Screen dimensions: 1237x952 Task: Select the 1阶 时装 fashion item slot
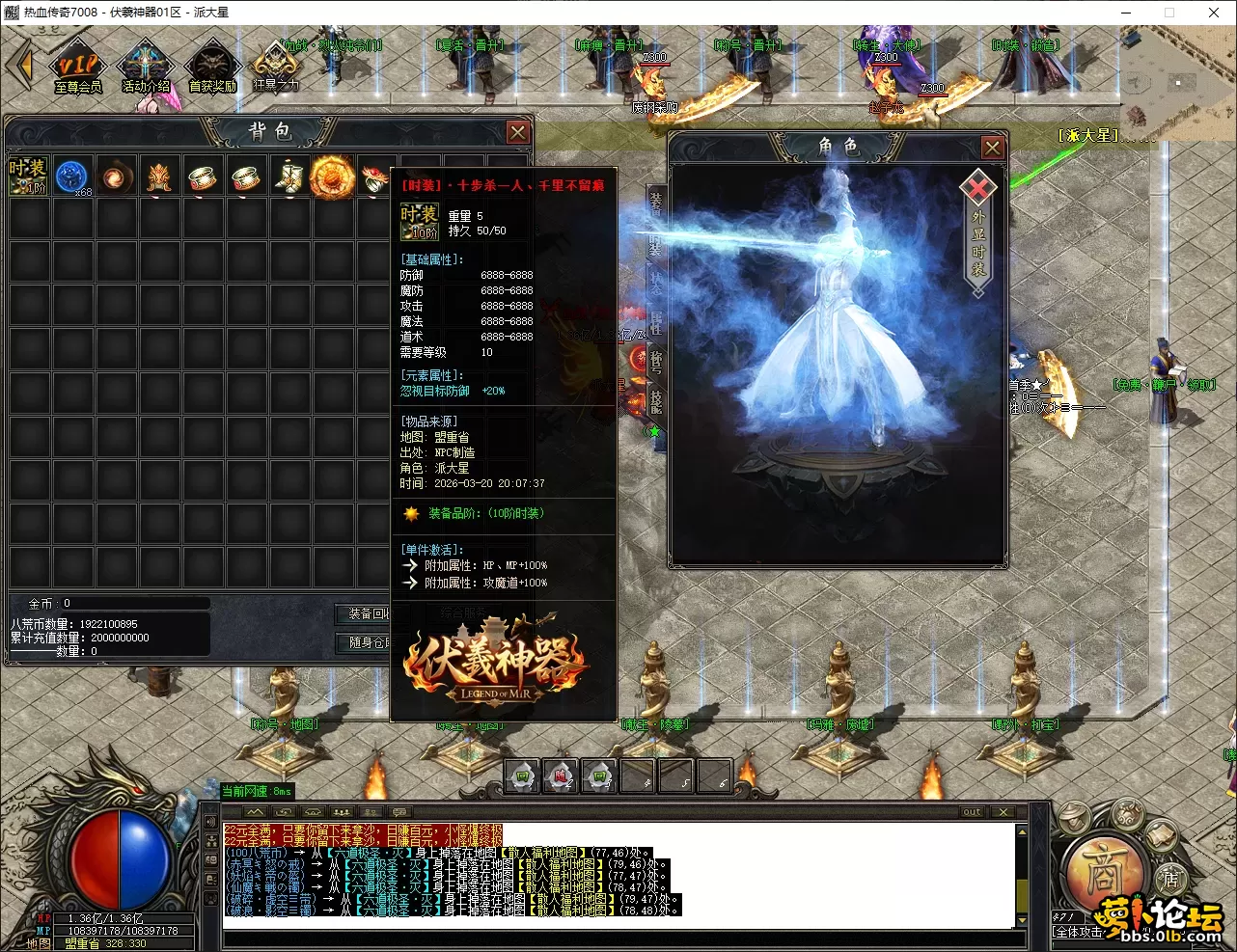tap(28, 176)
